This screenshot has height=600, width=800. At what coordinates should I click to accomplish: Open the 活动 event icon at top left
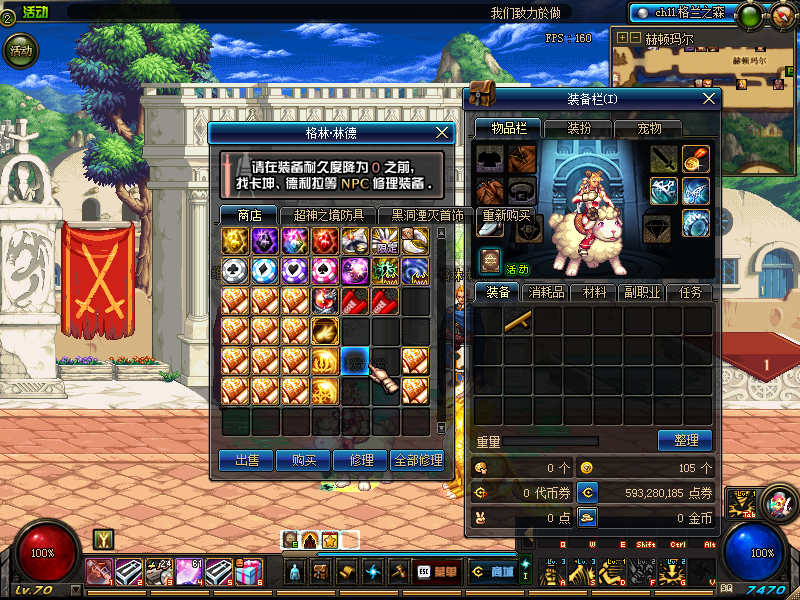tap(20, 50)
